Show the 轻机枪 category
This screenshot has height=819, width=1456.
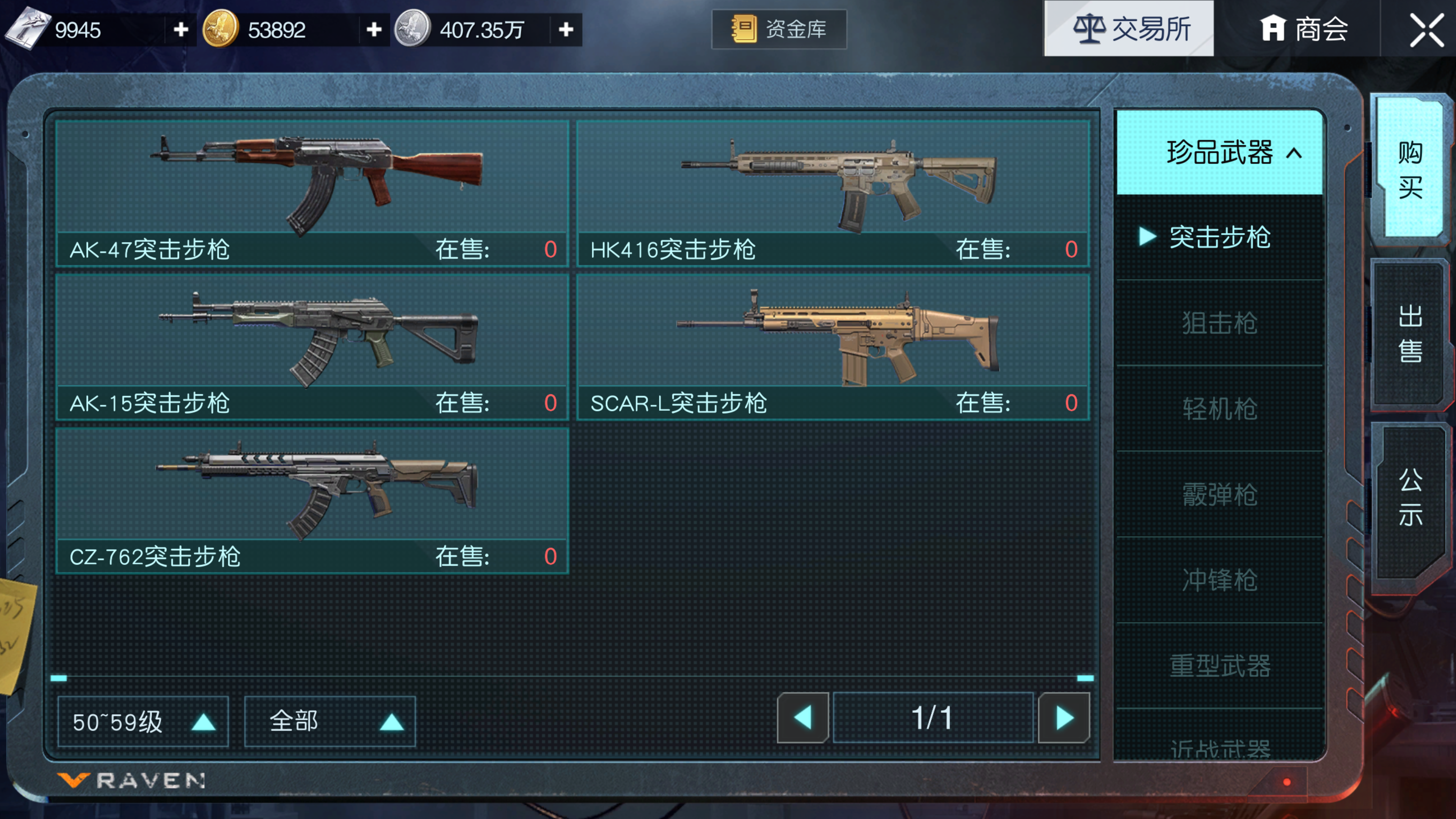[x=1220, y=409]
